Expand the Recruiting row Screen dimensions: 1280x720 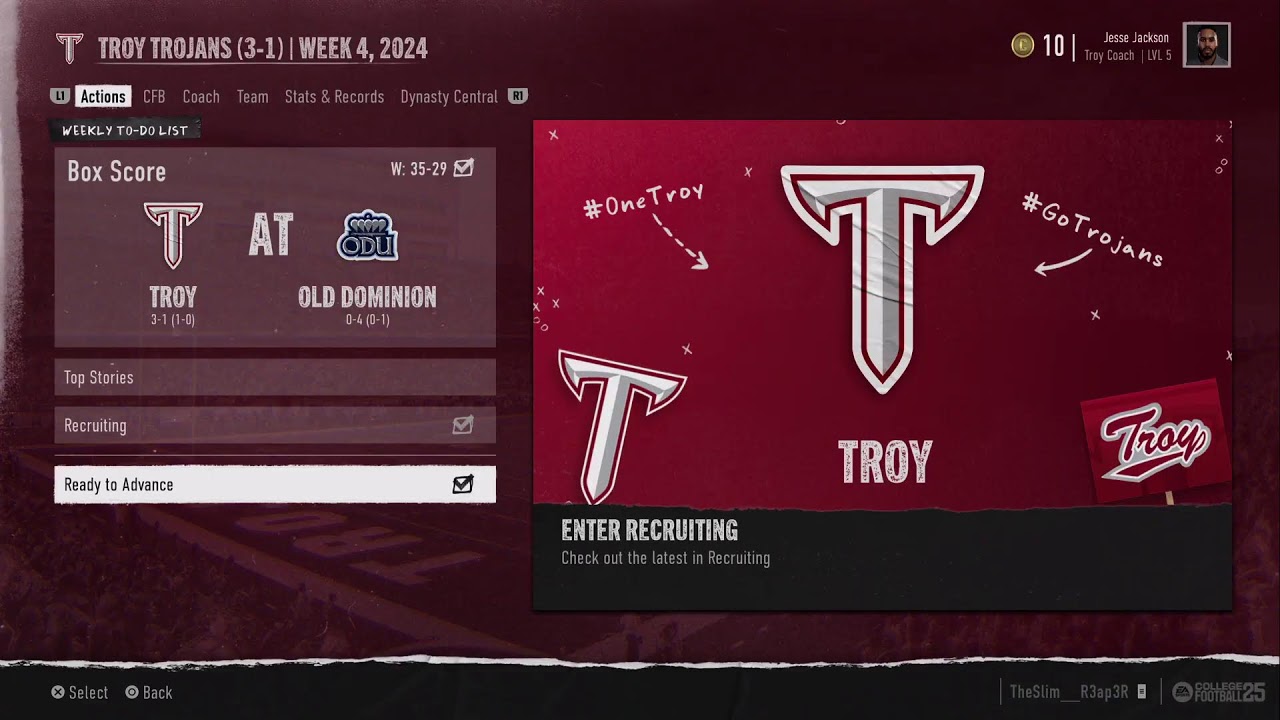(275, 425)
